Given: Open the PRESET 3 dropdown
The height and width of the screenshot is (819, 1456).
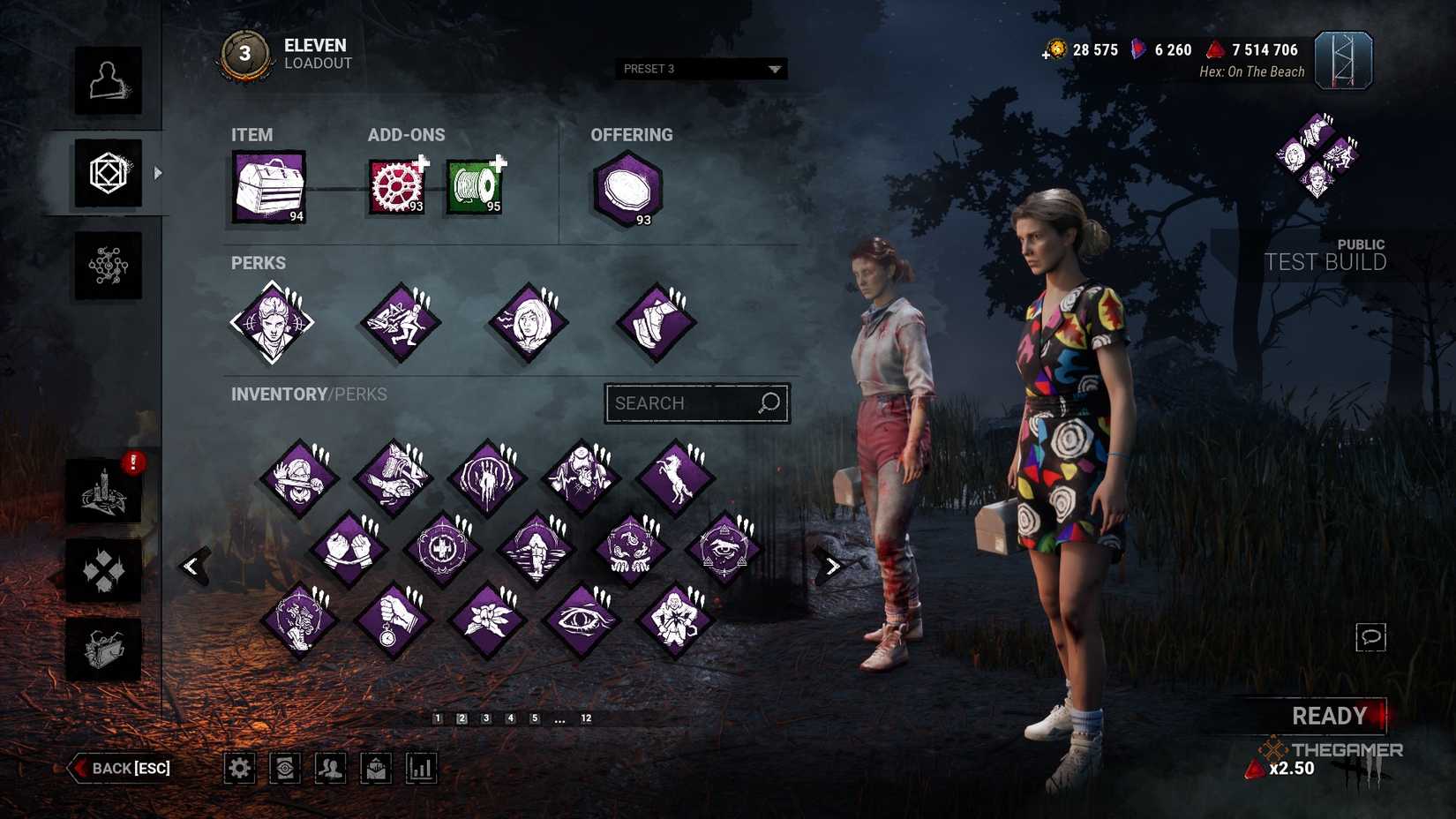Looking at the screenshot, I should (x=699, y=69).
